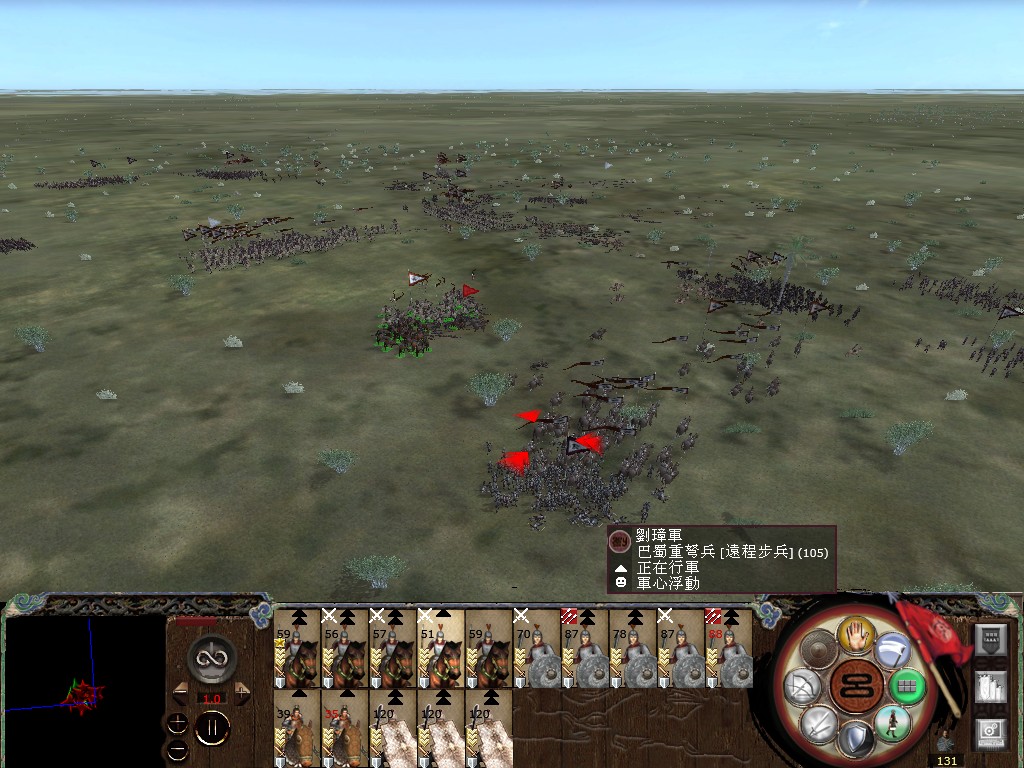Choose the infantry unit card numbered 78
Screen dimensions: 1024x768
tap(632, 648)
